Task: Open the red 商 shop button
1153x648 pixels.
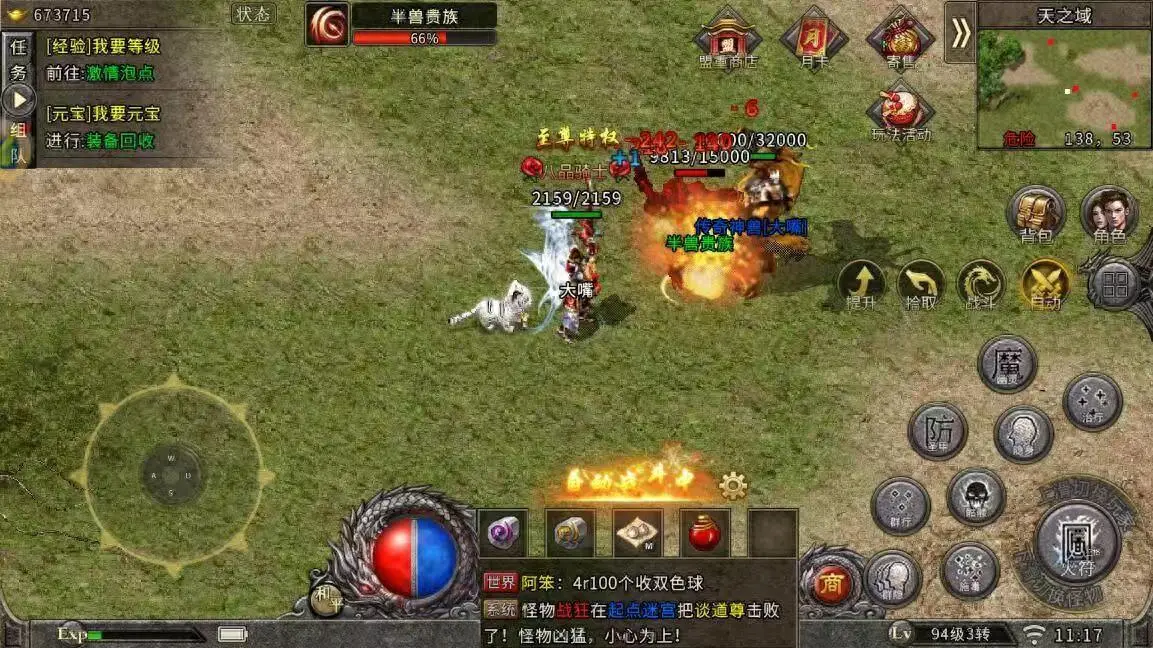Action: (830, 584)
